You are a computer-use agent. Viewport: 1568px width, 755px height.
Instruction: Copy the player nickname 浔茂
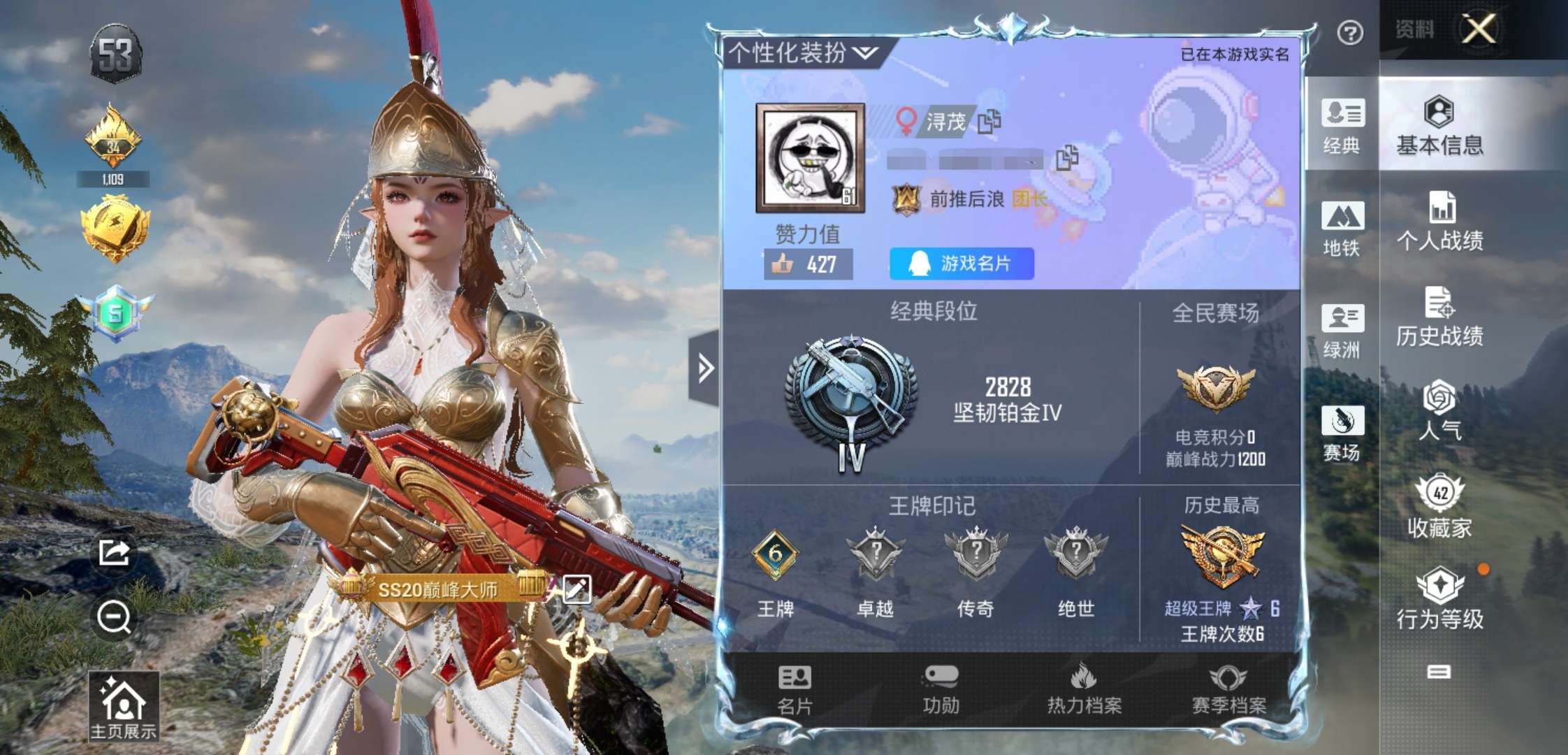989,122
